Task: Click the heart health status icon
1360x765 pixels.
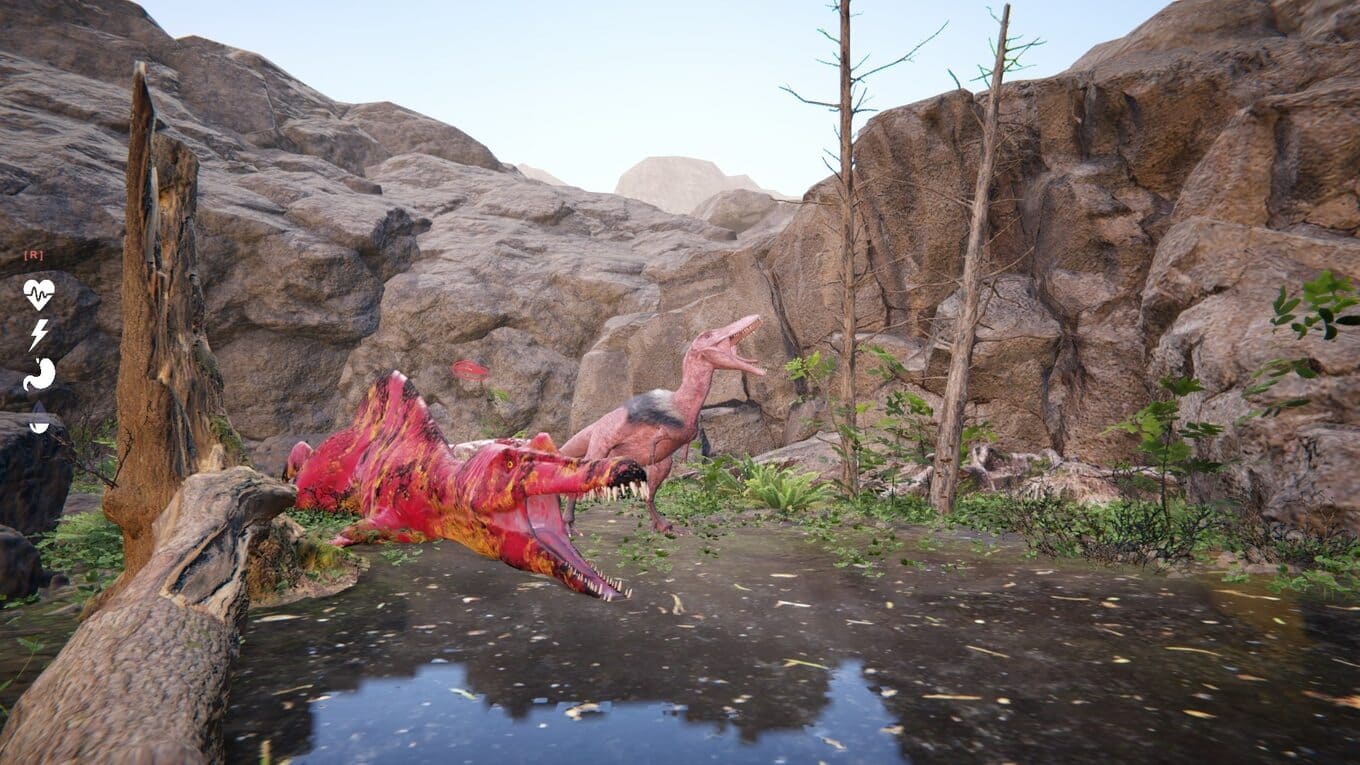Action: coord(39,294)
